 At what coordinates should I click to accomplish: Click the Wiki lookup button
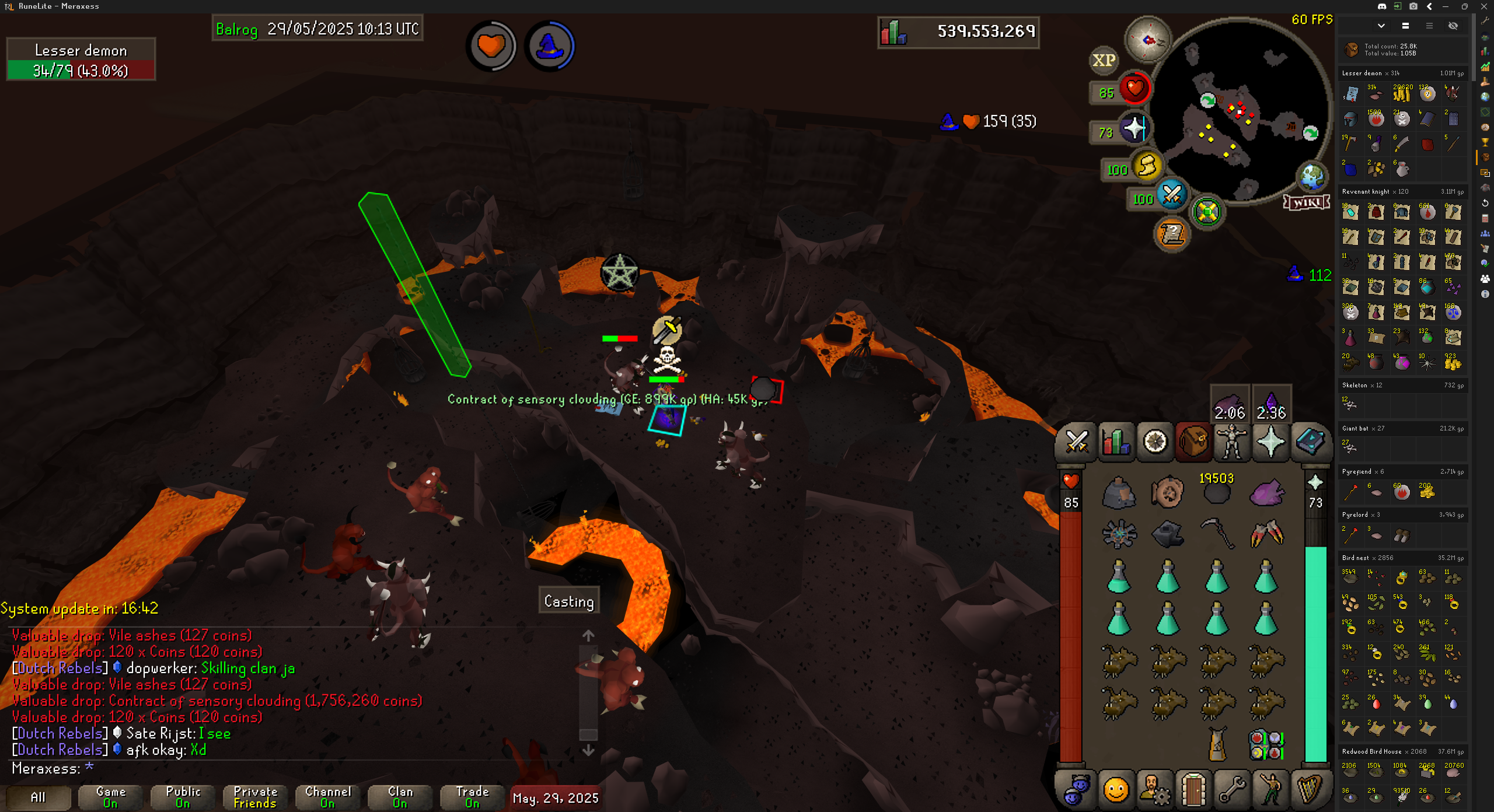point(1307,202)
